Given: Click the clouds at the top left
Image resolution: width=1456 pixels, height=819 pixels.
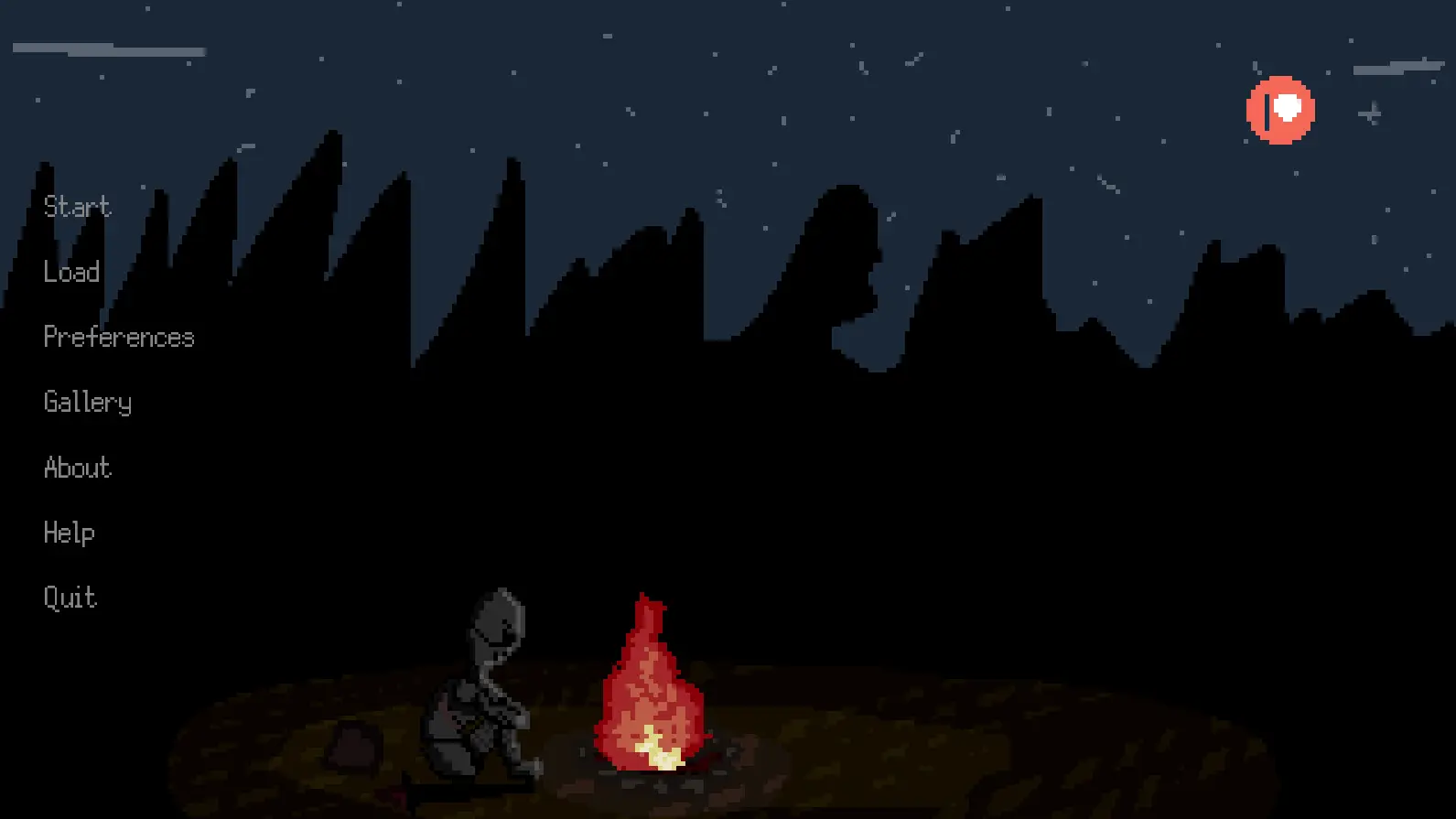Looking at the screenshot, I should click(x=110, y=50).
